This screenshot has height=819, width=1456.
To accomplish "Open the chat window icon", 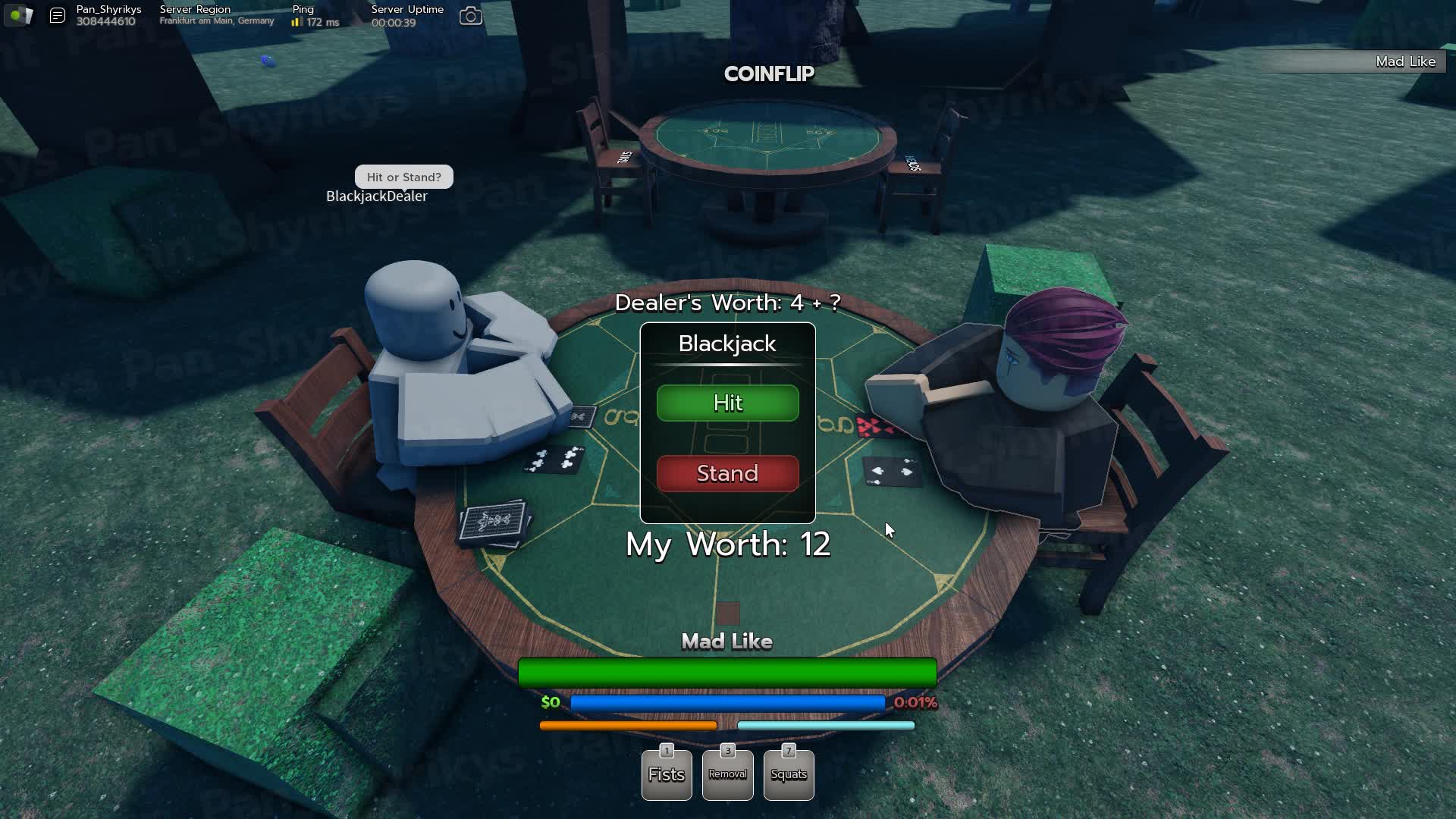I will (58, 15).
